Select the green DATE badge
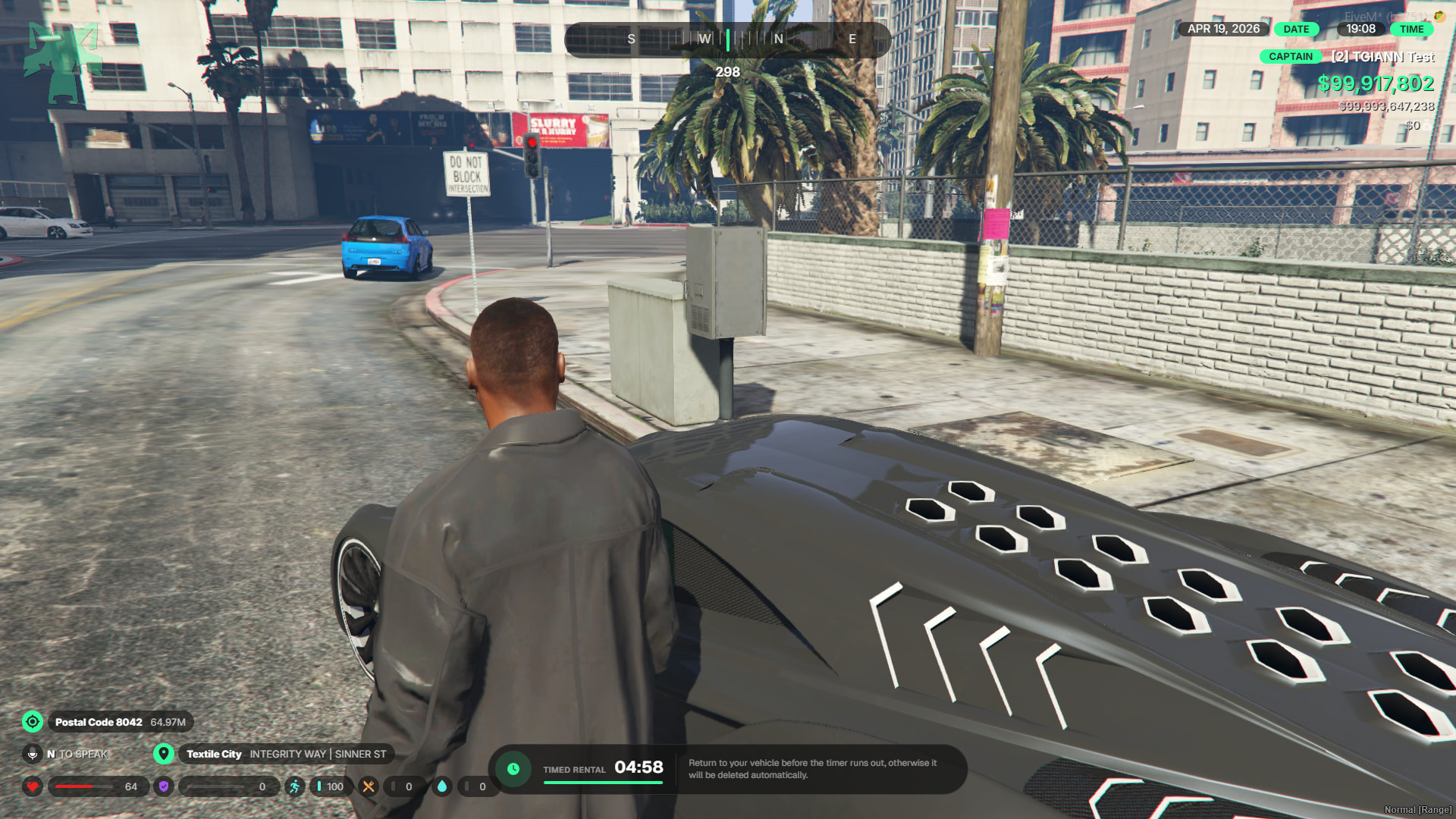This screenshot has width=1456, height=819. (x=1296, y=30)
